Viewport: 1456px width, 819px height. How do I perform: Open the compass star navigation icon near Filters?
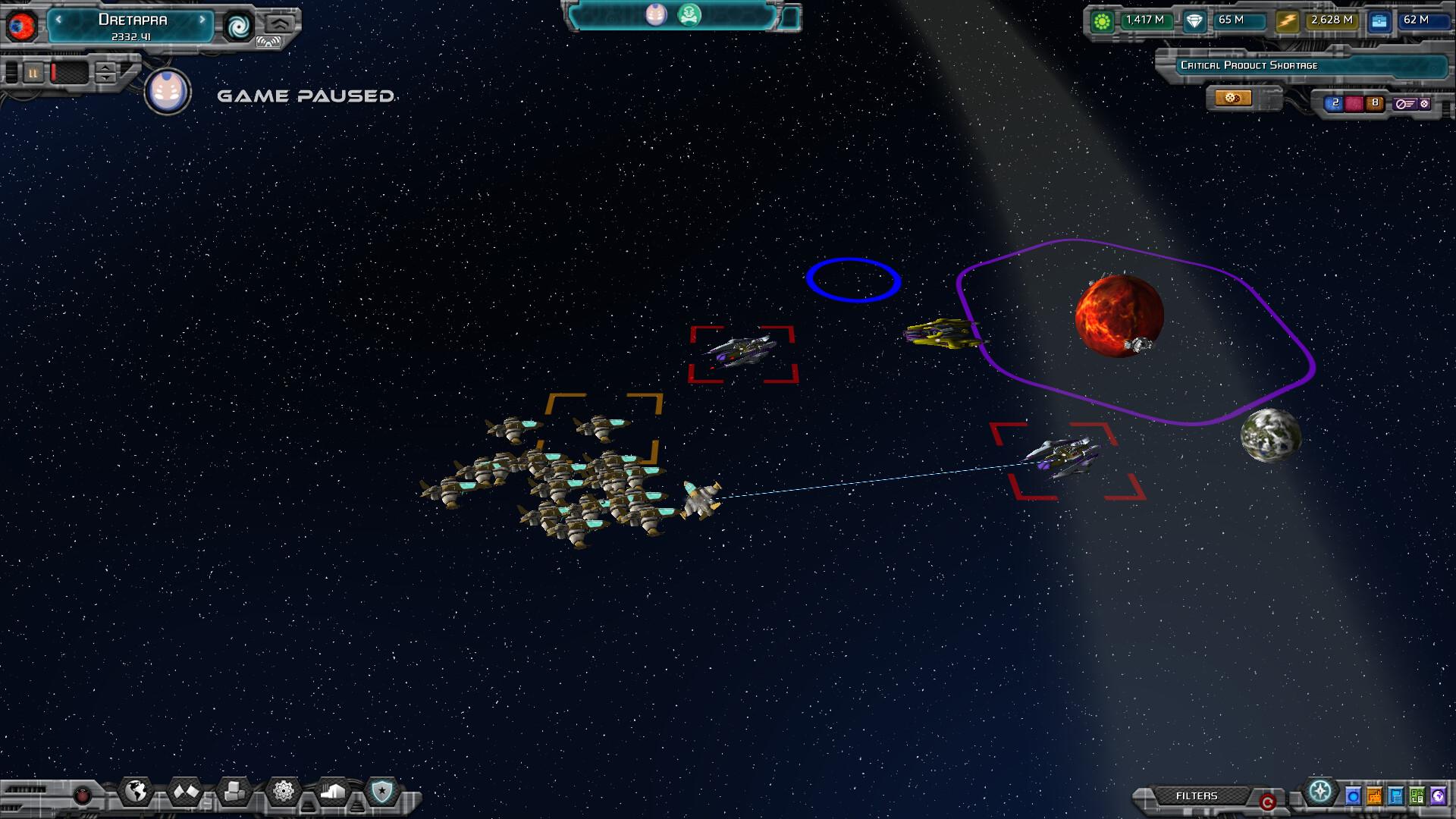click(x=1320, y=792)
